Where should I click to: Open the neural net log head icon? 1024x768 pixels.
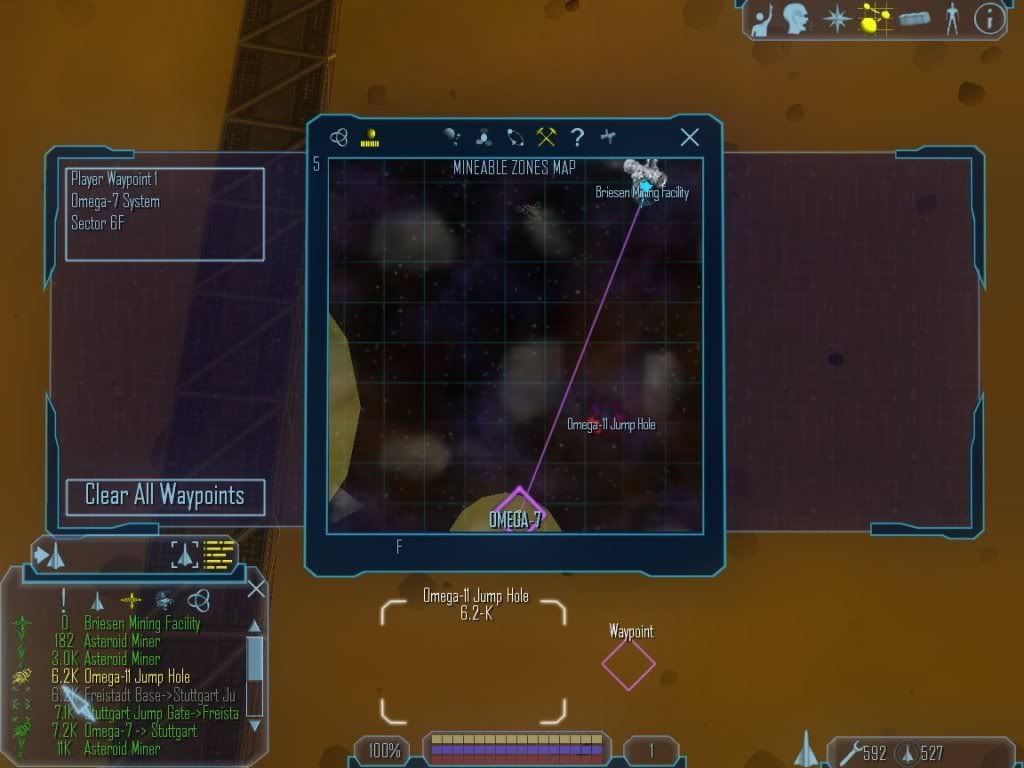[x=796, y=19]
